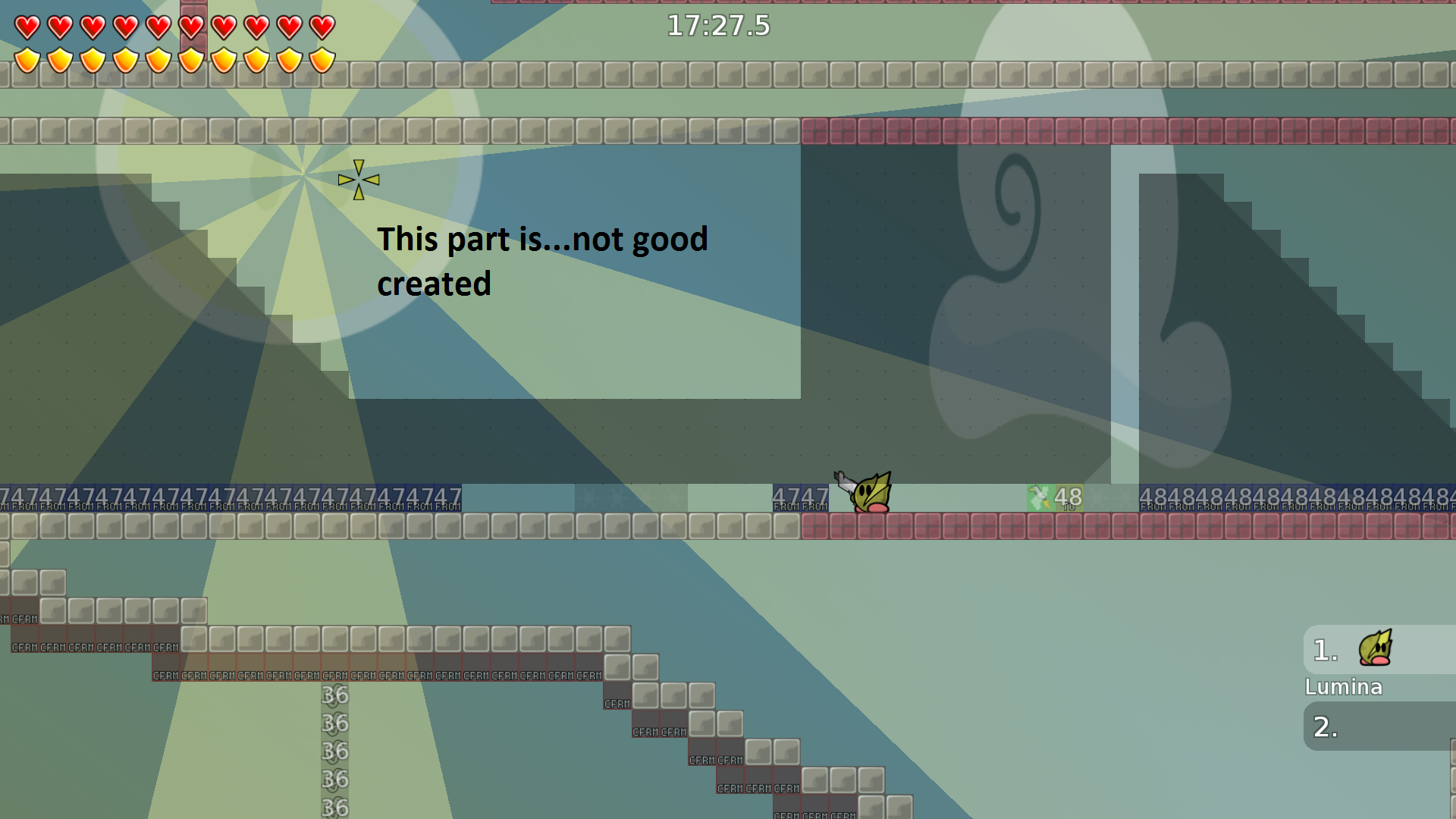Screen dimensions: 1456x819
Task: Select the Lumina name label
Action: point(1344,687)
